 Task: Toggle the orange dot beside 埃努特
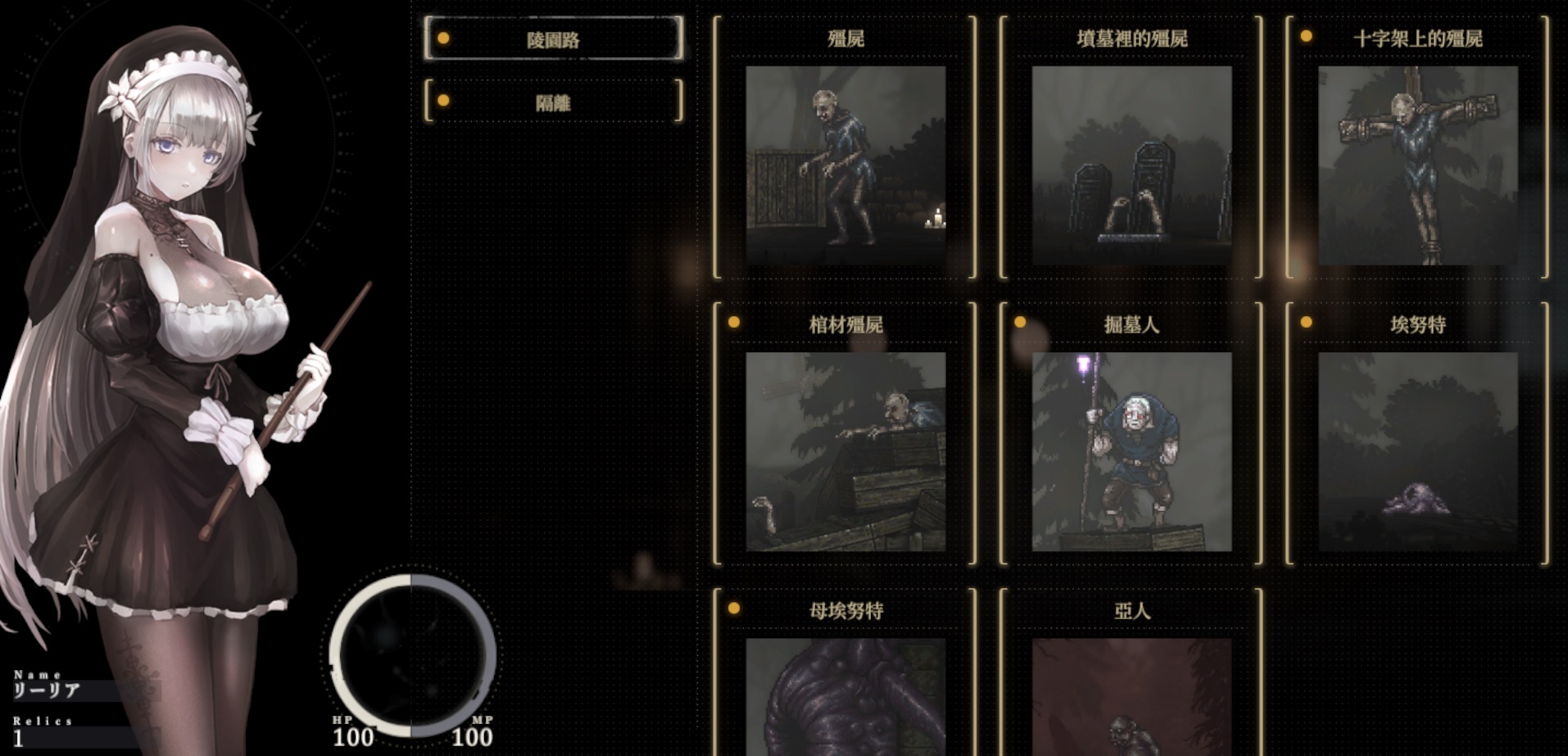coord(1306,324)
